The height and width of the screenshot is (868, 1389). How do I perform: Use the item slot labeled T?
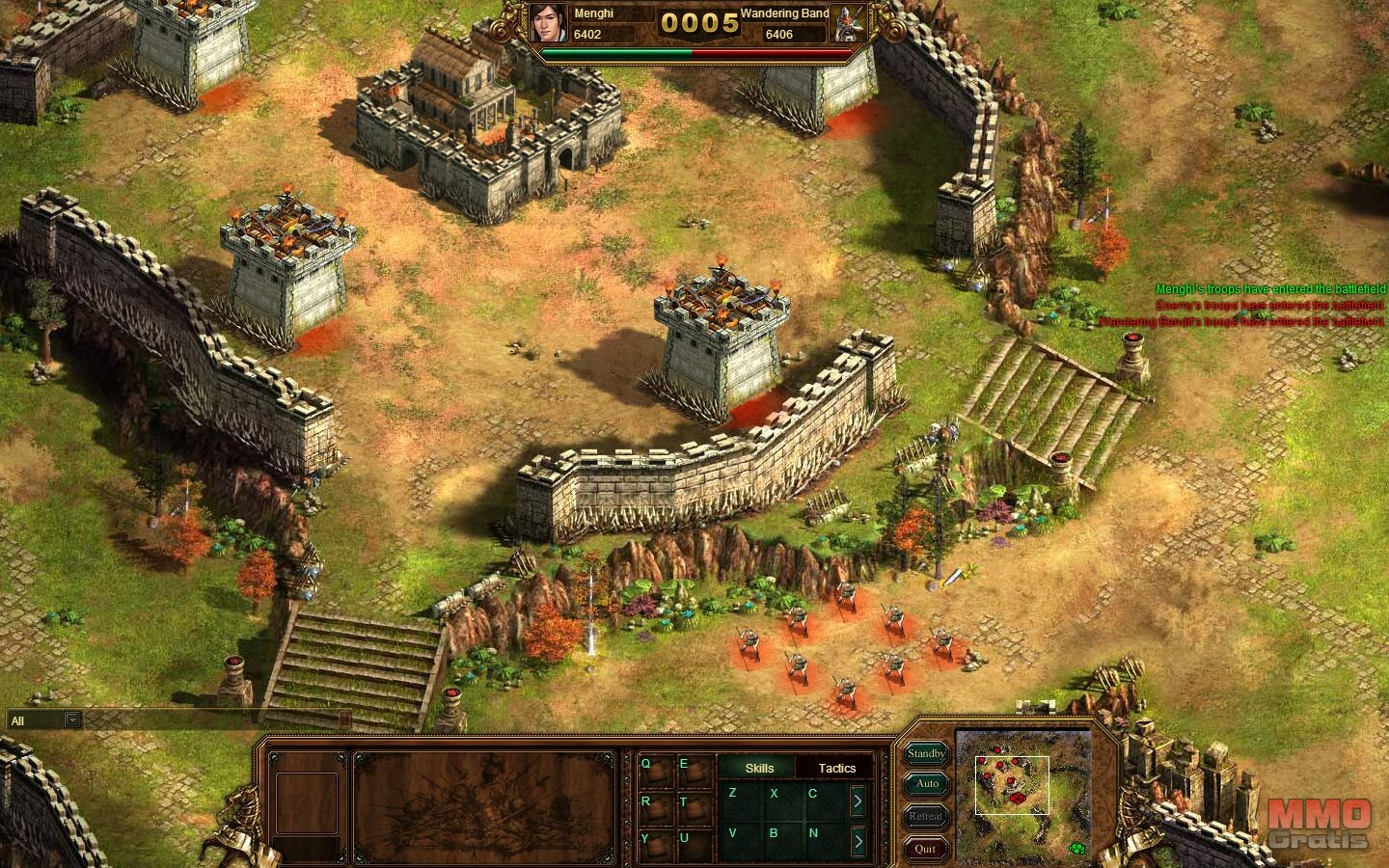tap(691, 807)
